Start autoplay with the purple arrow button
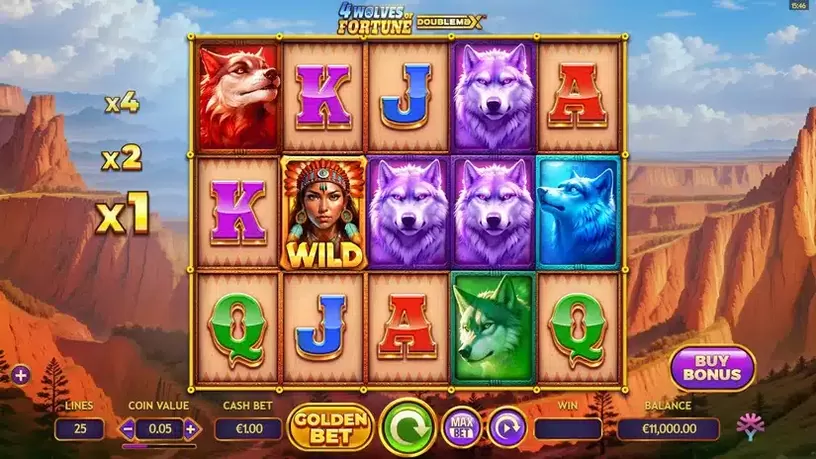Screen dimensions: 816x459 click(507, 428)
